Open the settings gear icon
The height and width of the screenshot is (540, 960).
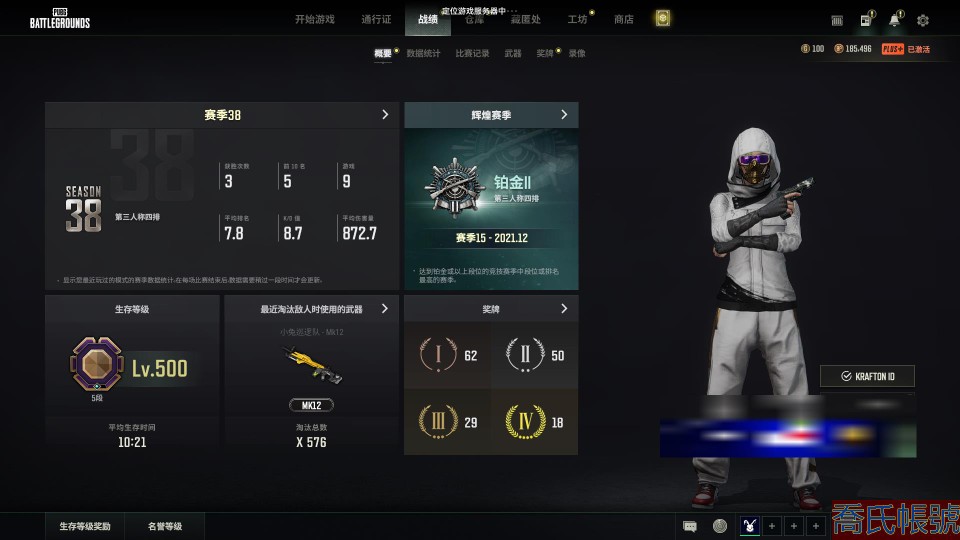923,20
